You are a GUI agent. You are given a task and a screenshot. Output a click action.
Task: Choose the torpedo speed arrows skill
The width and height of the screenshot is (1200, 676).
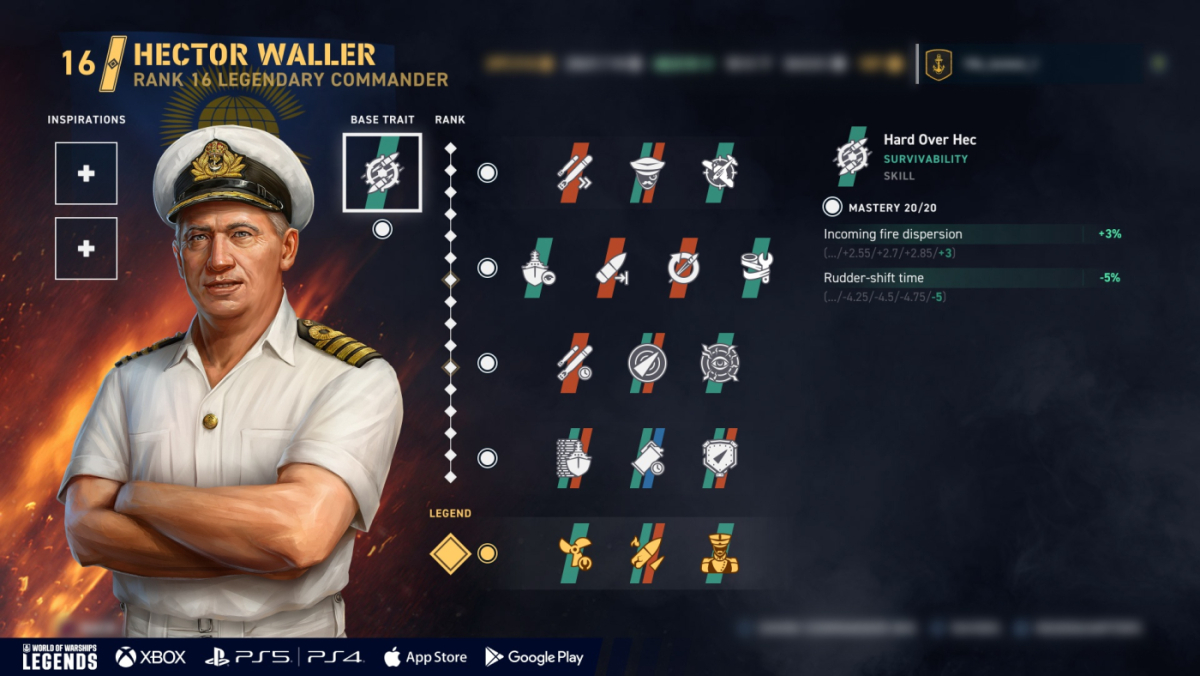(575, 173)
